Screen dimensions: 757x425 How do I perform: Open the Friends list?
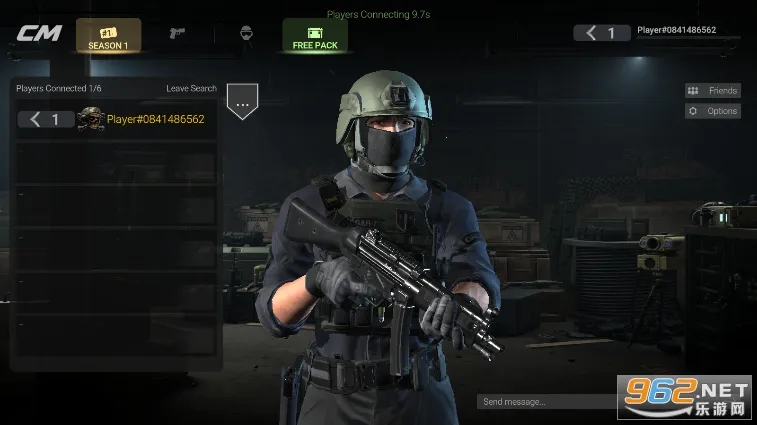coord(713,90)
